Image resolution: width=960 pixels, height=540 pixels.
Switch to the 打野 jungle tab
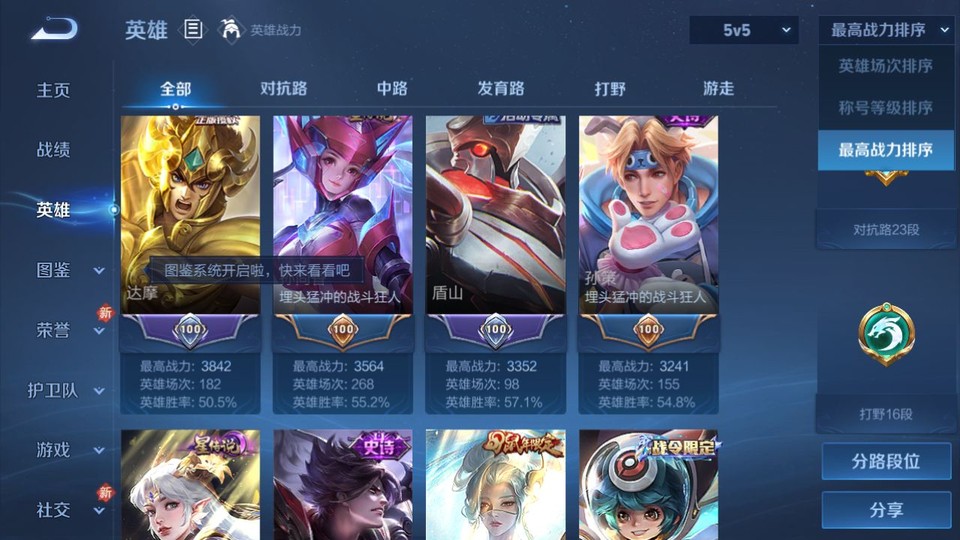coord(610,88)
